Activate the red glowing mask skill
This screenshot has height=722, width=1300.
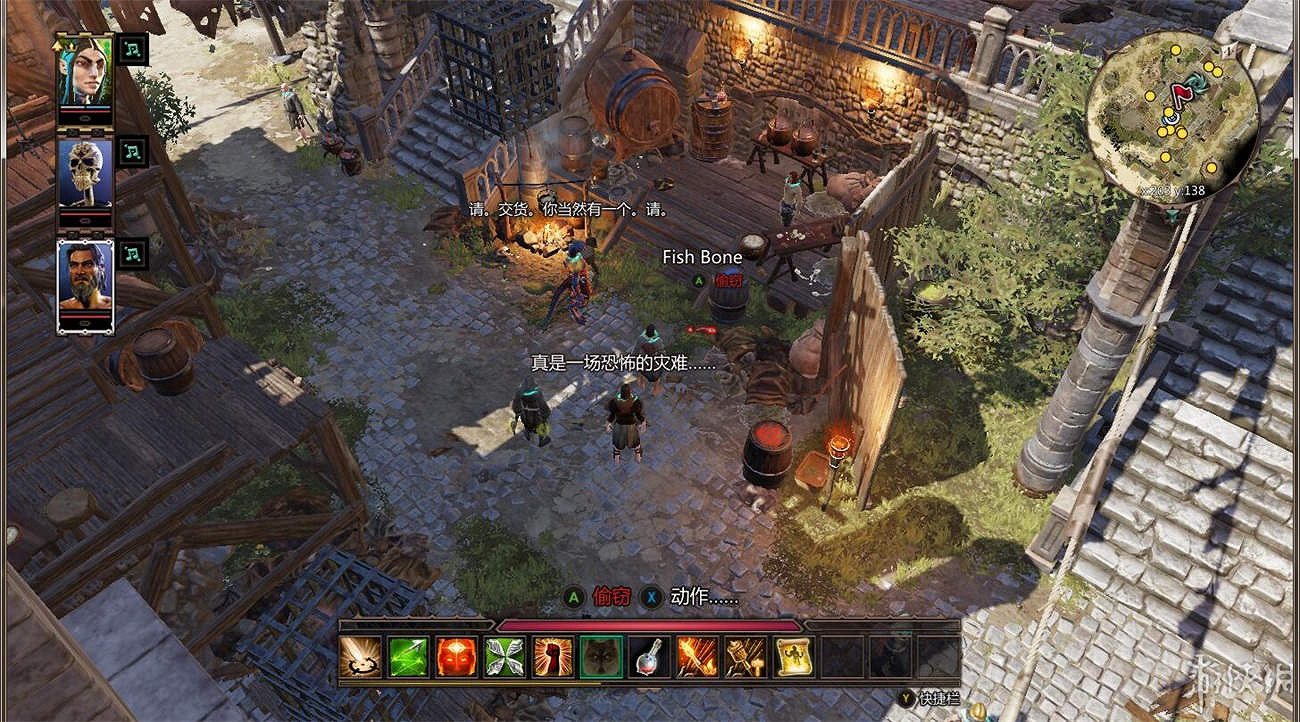pyautogui.click(x=456, y=656)
